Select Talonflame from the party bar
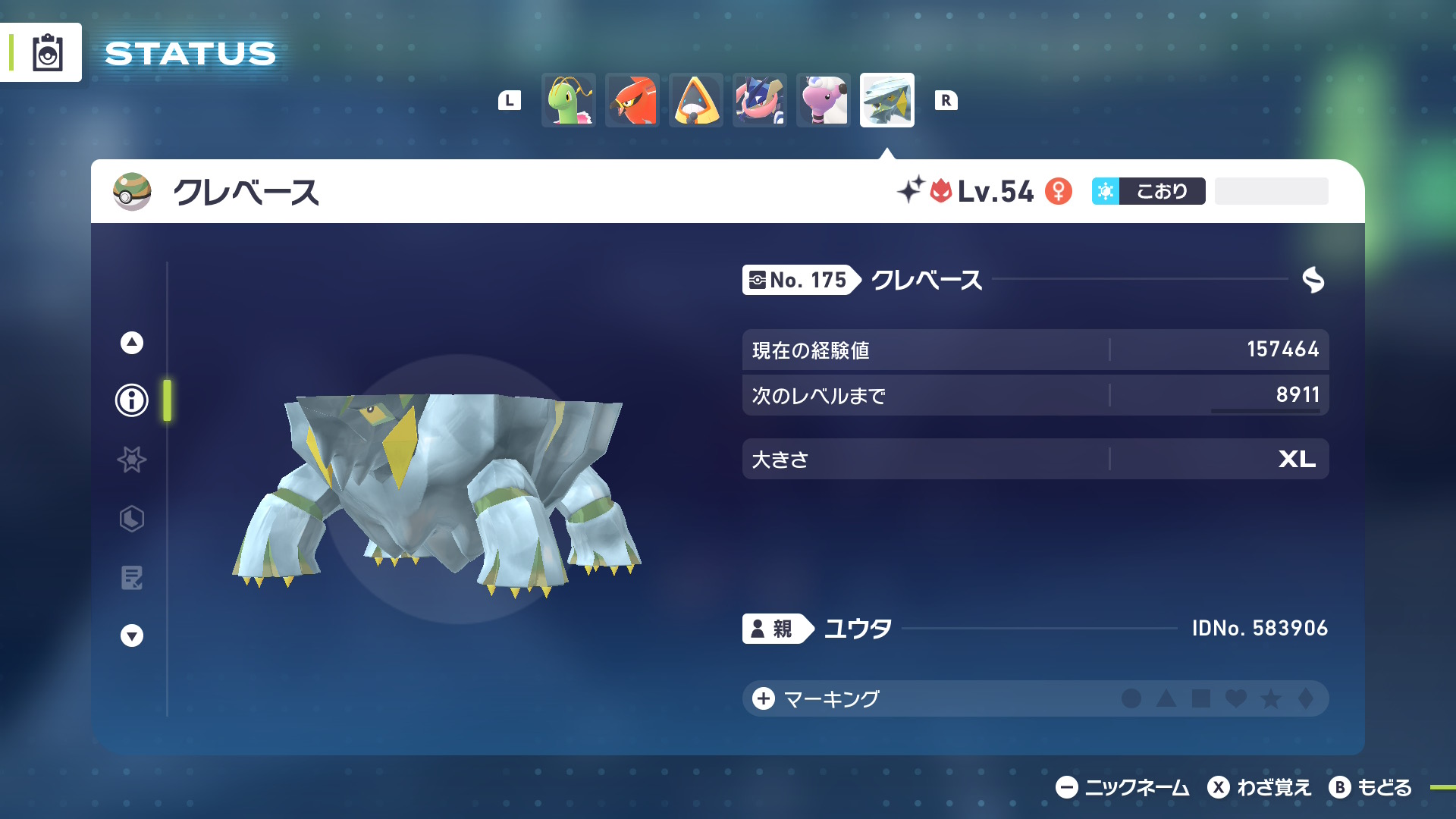 coord(632,99)
